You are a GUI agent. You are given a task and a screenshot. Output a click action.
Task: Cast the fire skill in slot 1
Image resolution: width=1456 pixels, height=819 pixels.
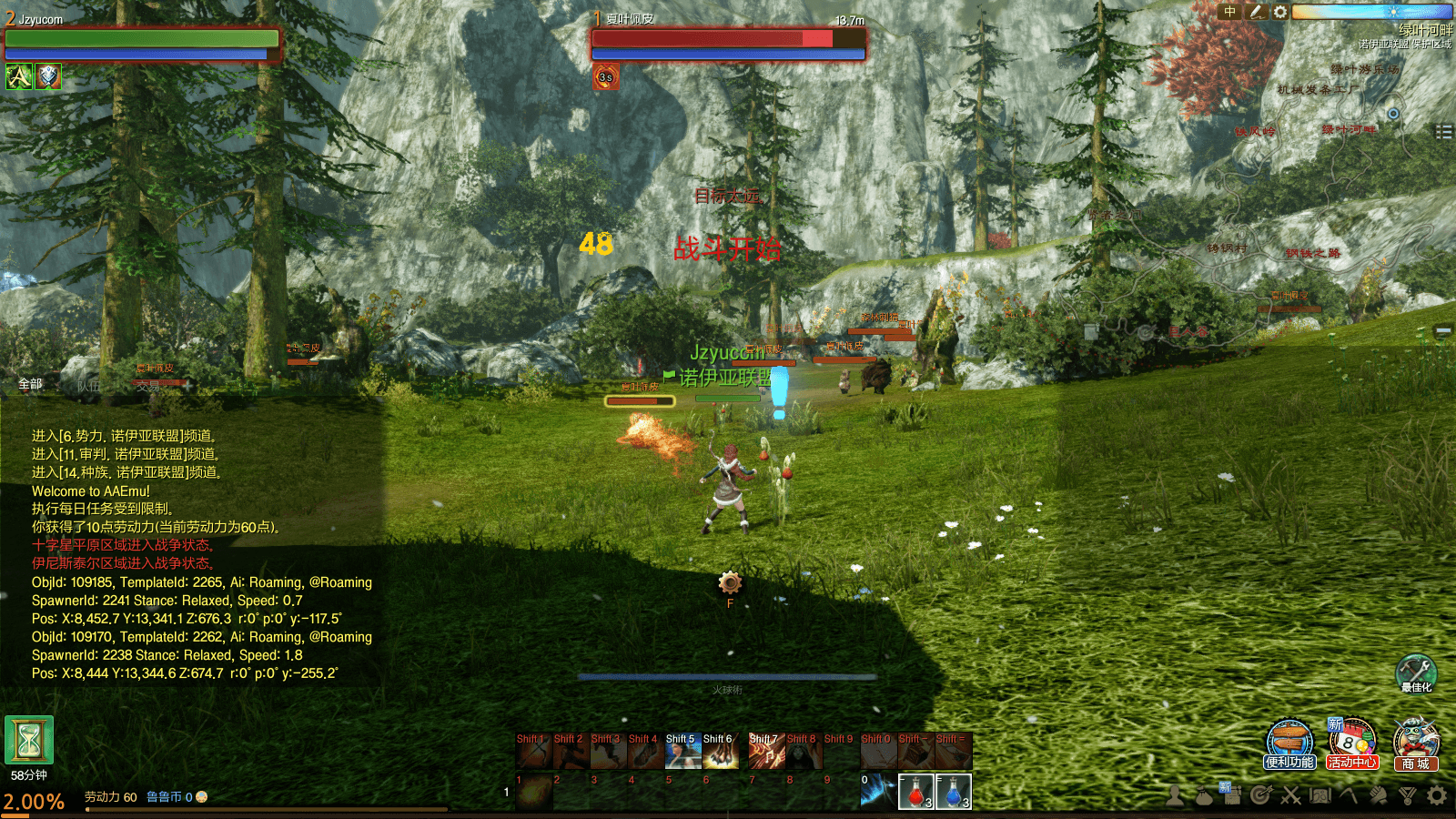(534, 792)
